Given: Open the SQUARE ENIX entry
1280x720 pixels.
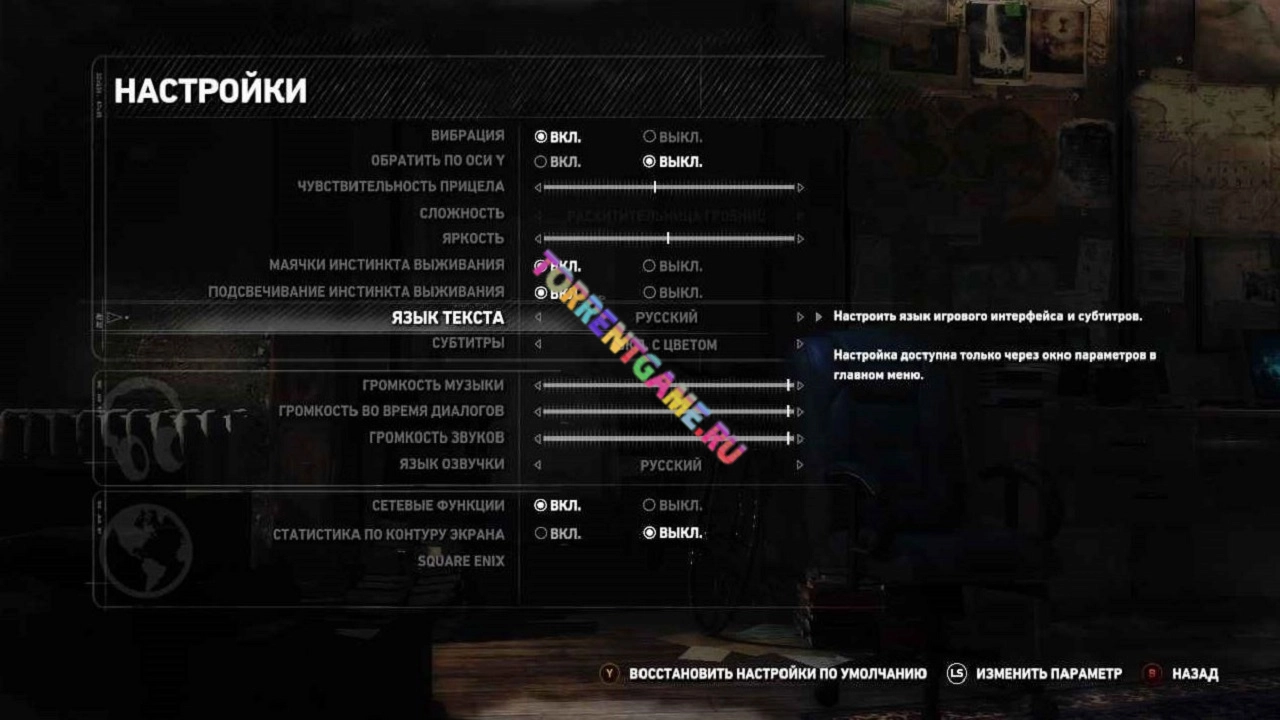Looking at the screenshot, I should 461,561.
